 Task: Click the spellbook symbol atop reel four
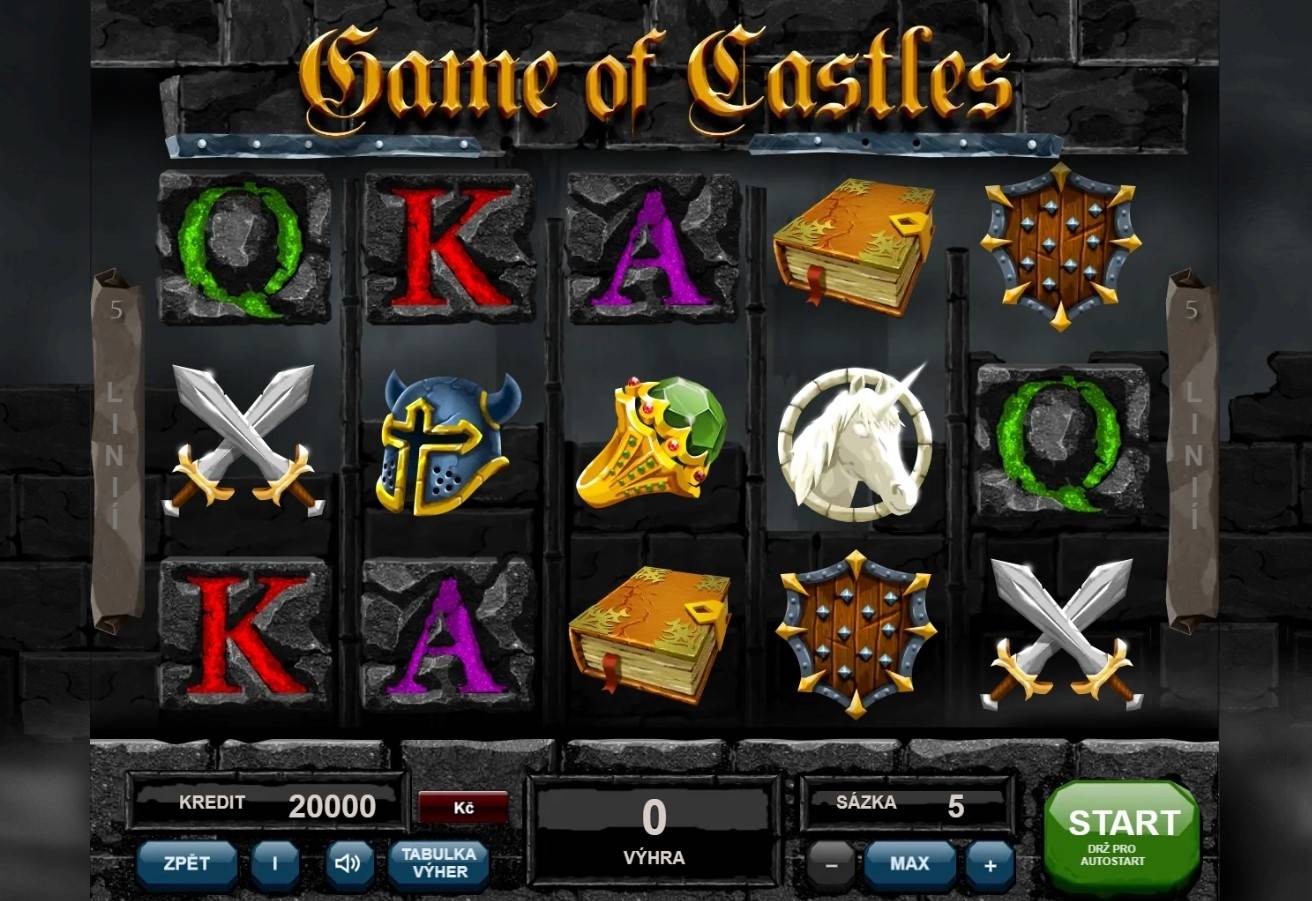(x=855, y=243)
